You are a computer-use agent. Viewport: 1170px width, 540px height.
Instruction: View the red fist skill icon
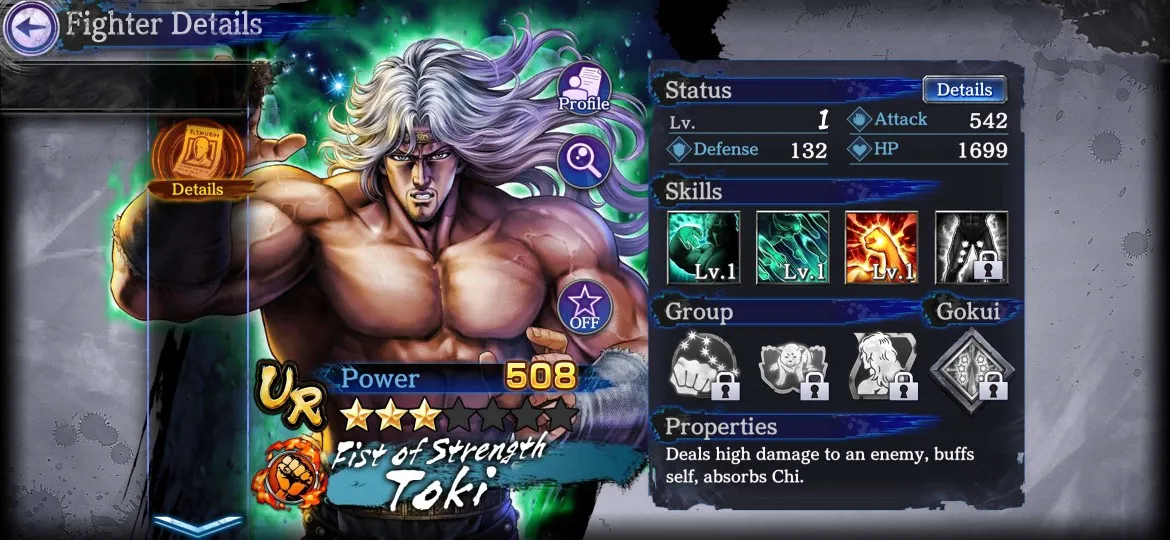881,247
